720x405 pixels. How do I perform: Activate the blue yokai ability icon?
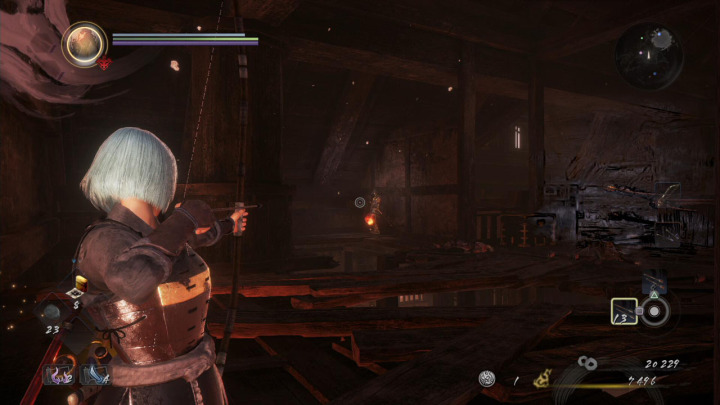click(x=95, y=374)
